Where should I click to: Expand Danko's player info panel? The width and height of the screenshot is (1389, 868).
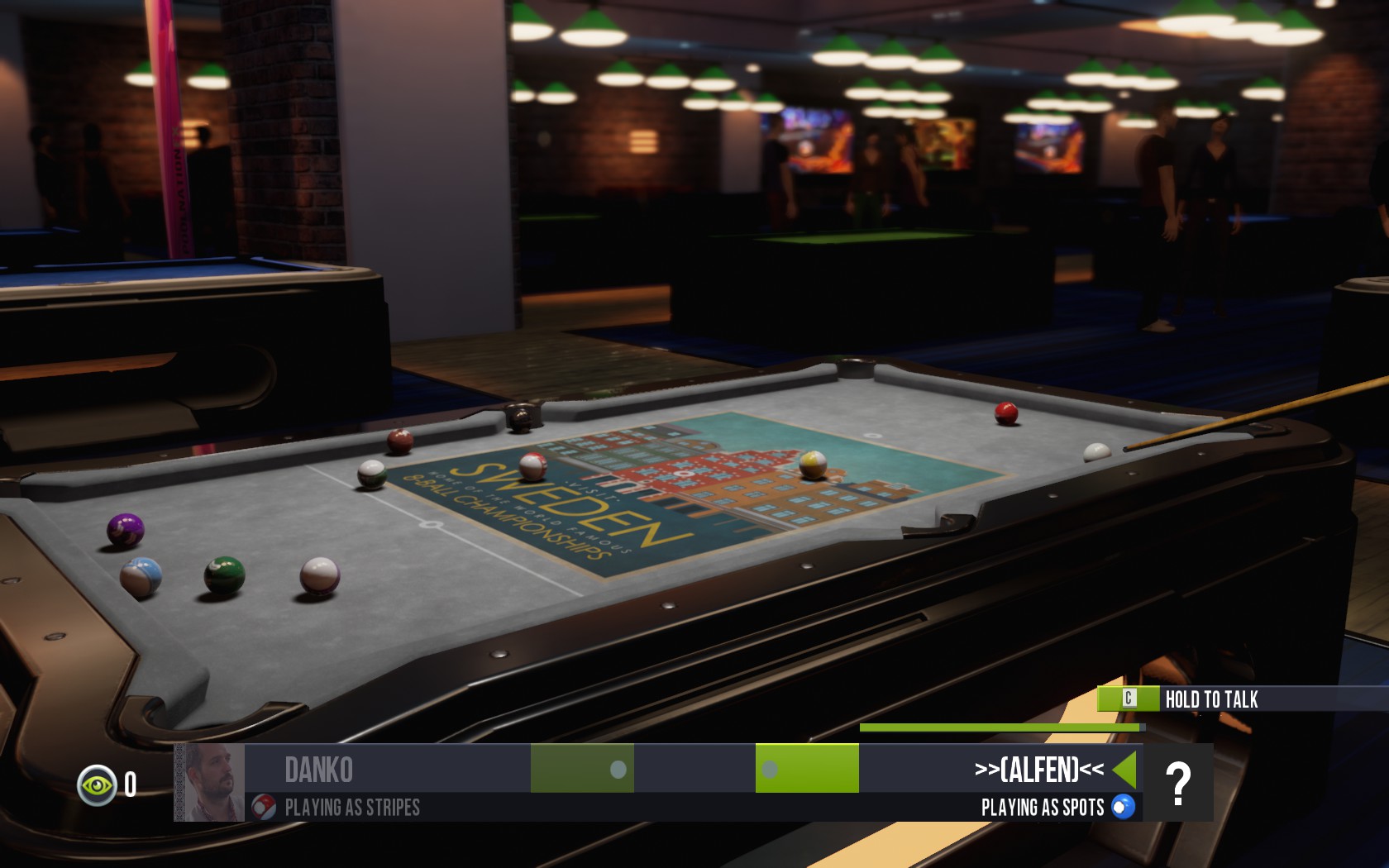[318, 769]
